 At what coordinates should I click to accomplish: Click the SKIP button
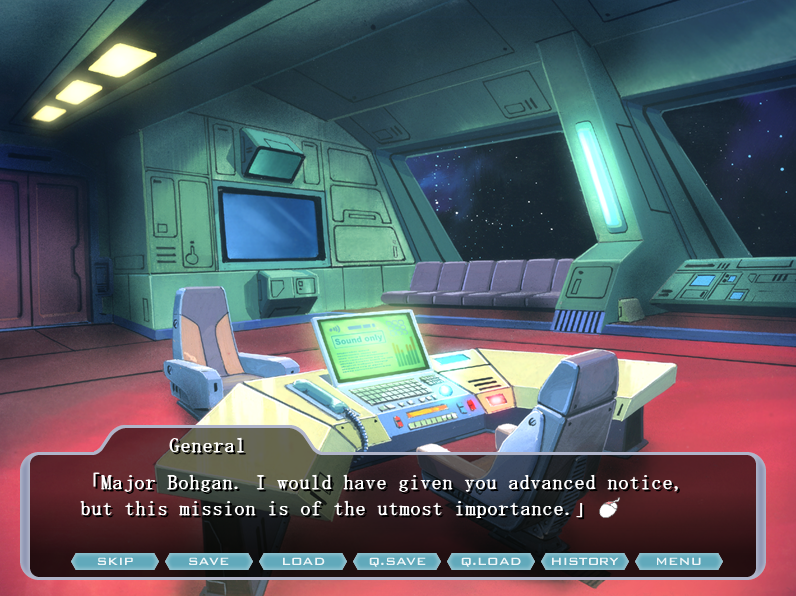tap(115, 561)
